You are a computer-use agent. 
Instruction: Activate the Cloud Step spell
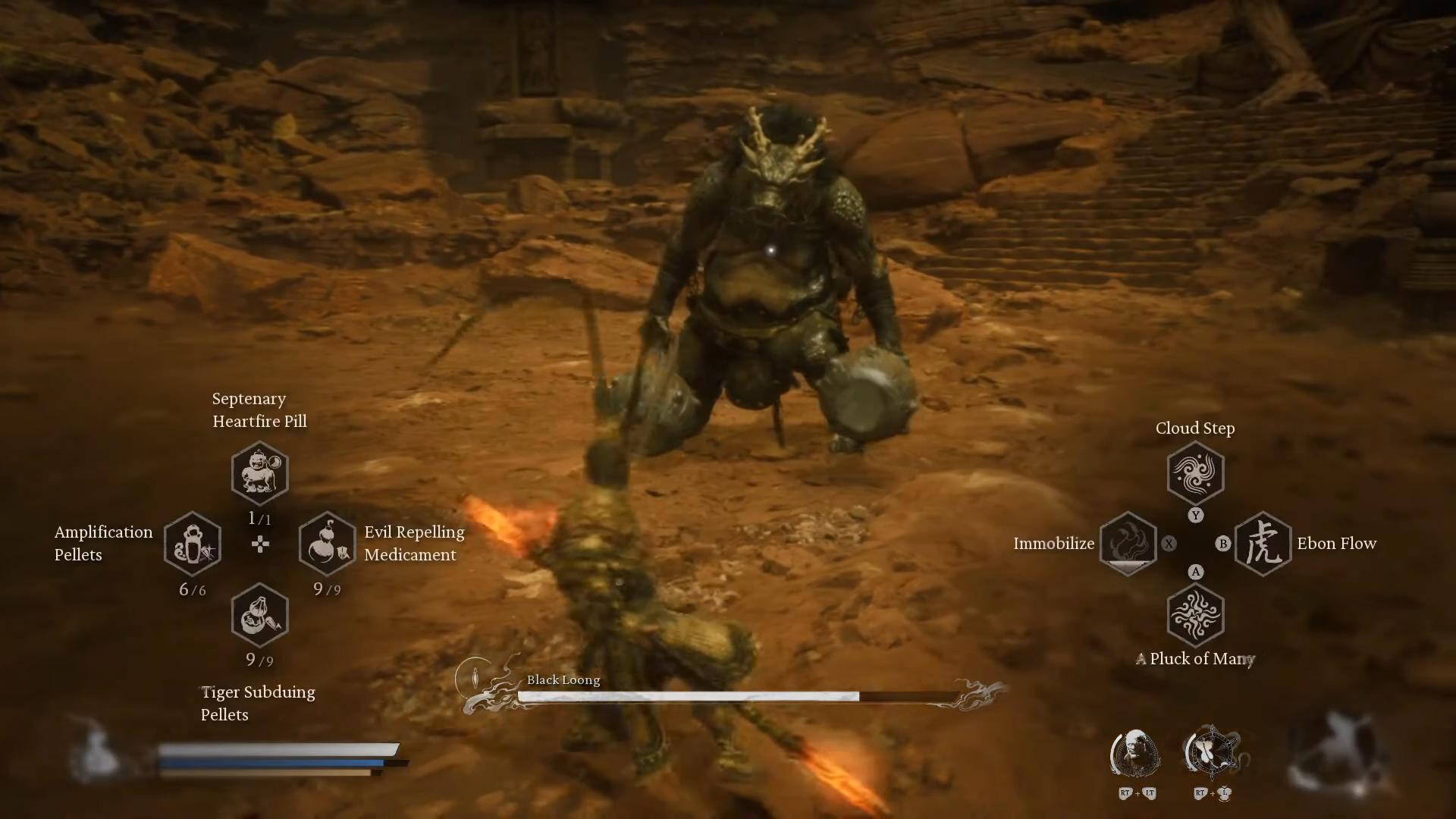click(x=1195, y=473)
